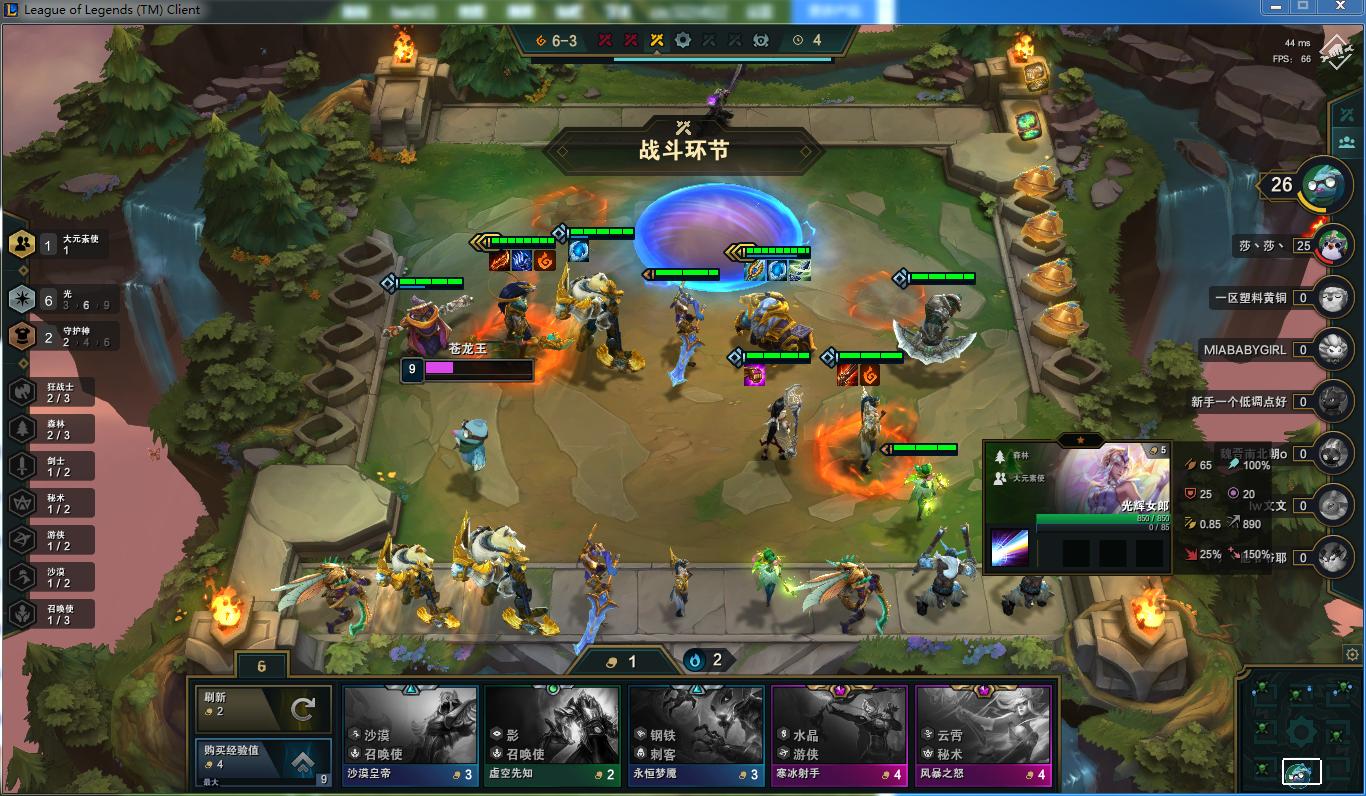Click the 光辉女郎 ability icon in the unit panel
This screenshot has width=1366, height=796.
(x=1009, y=548)
